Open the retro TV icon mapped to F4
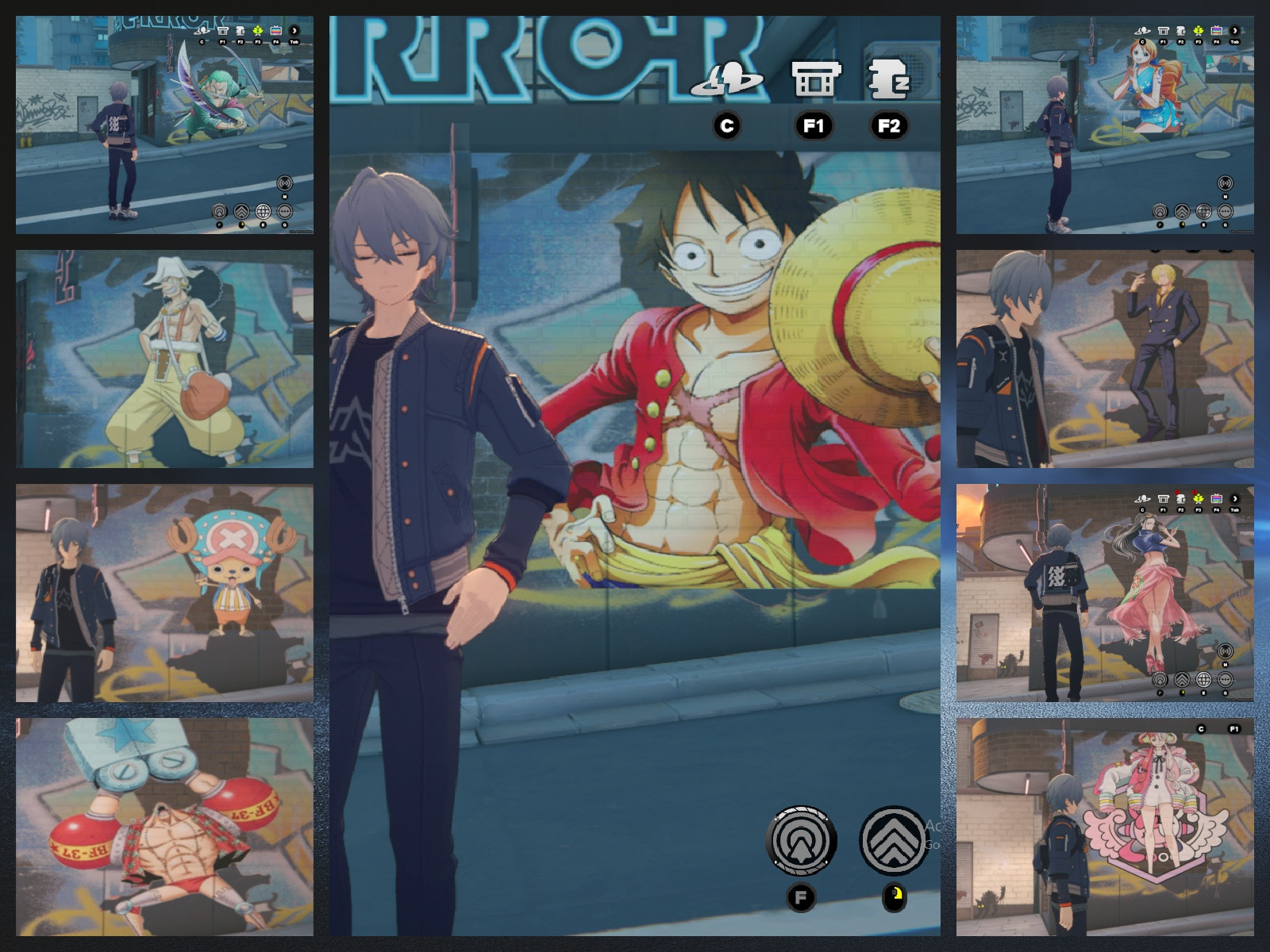Screen dimensions: 1270x952 [275, 31]
